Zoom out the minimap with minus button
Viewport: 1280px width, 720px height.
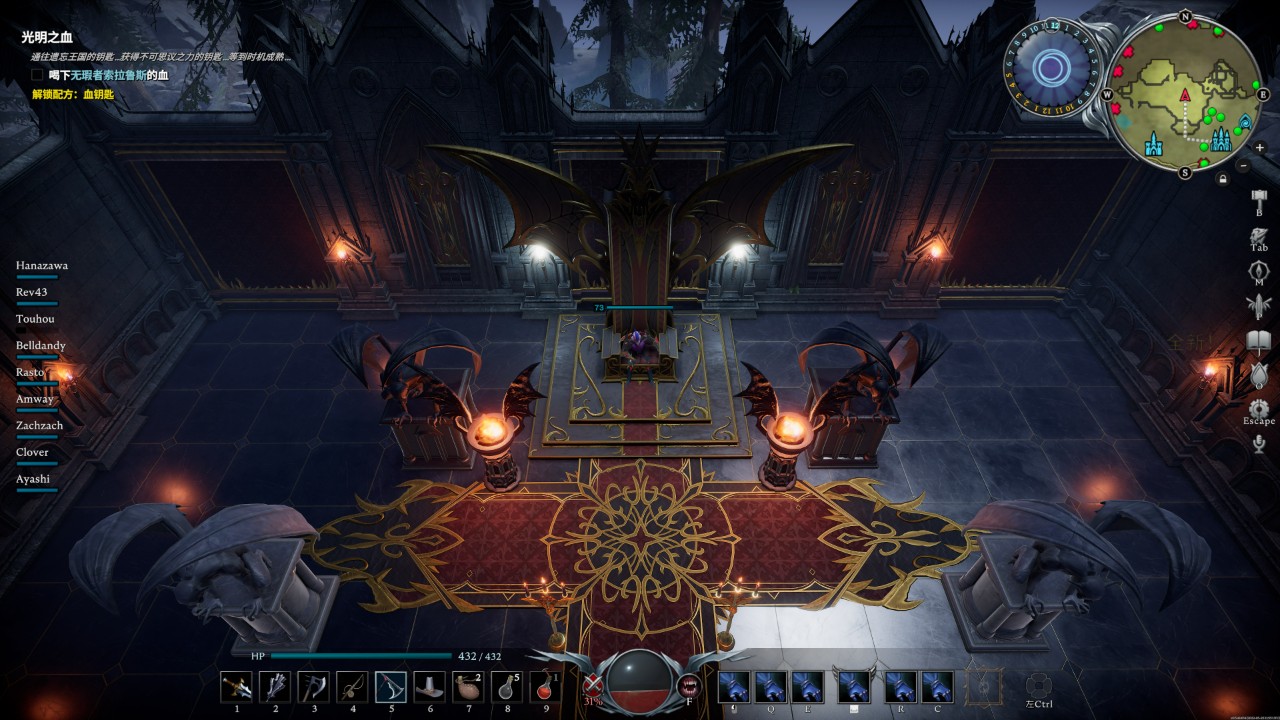click(x=1243, y=165)
